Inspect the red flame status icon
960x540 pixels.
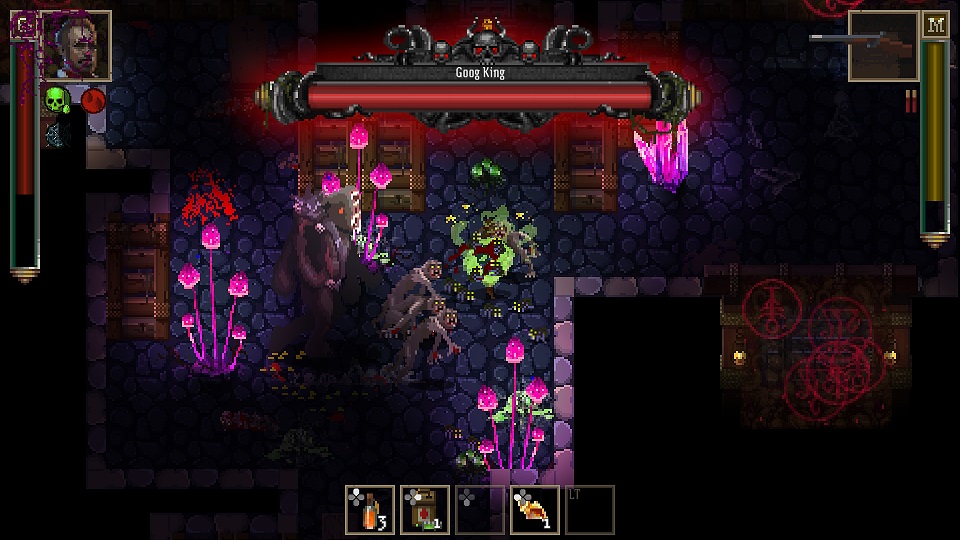point(93,100)
